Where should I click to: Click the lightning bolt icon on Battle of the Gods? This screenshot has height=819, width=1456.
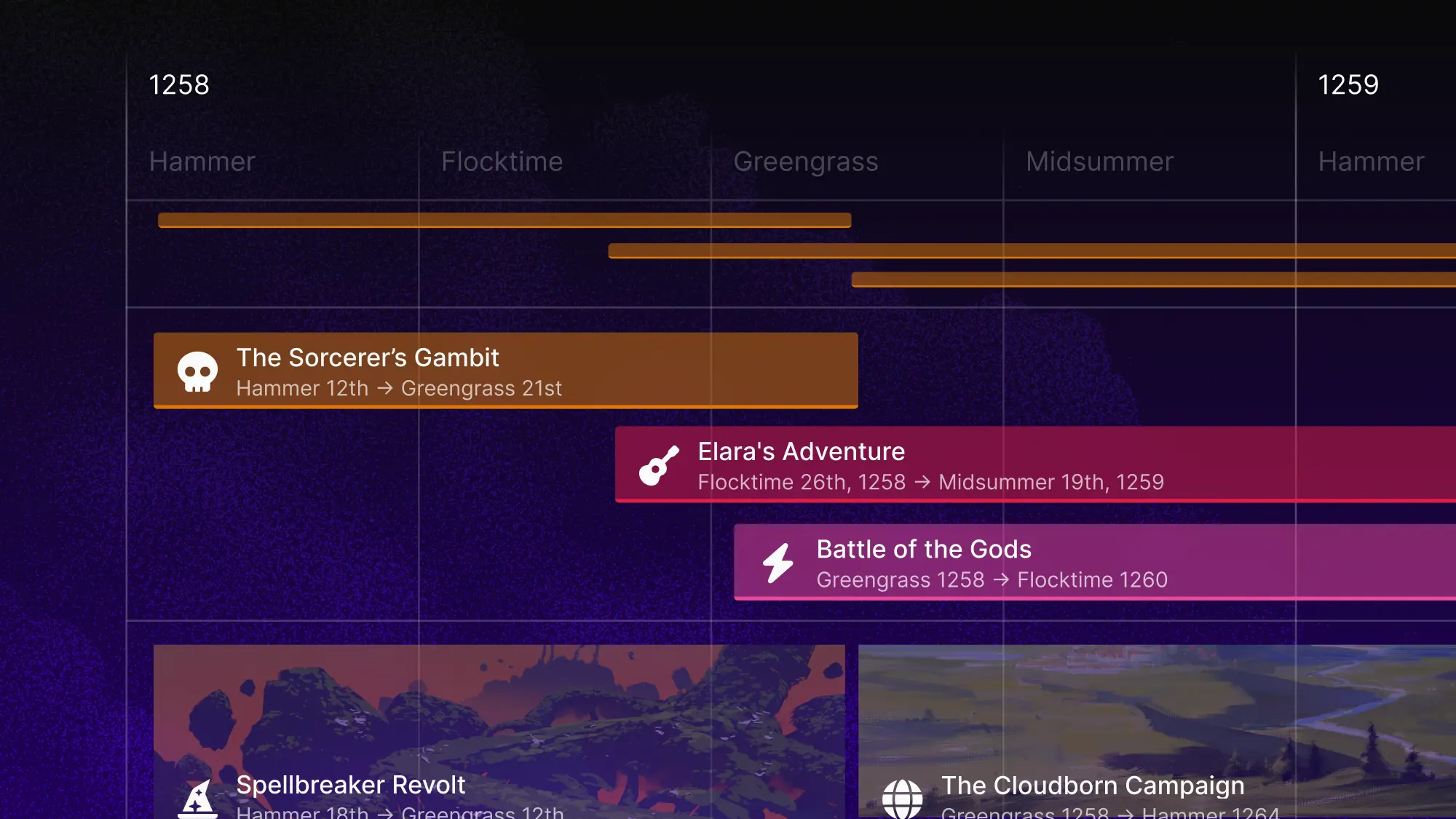(778, 562)
